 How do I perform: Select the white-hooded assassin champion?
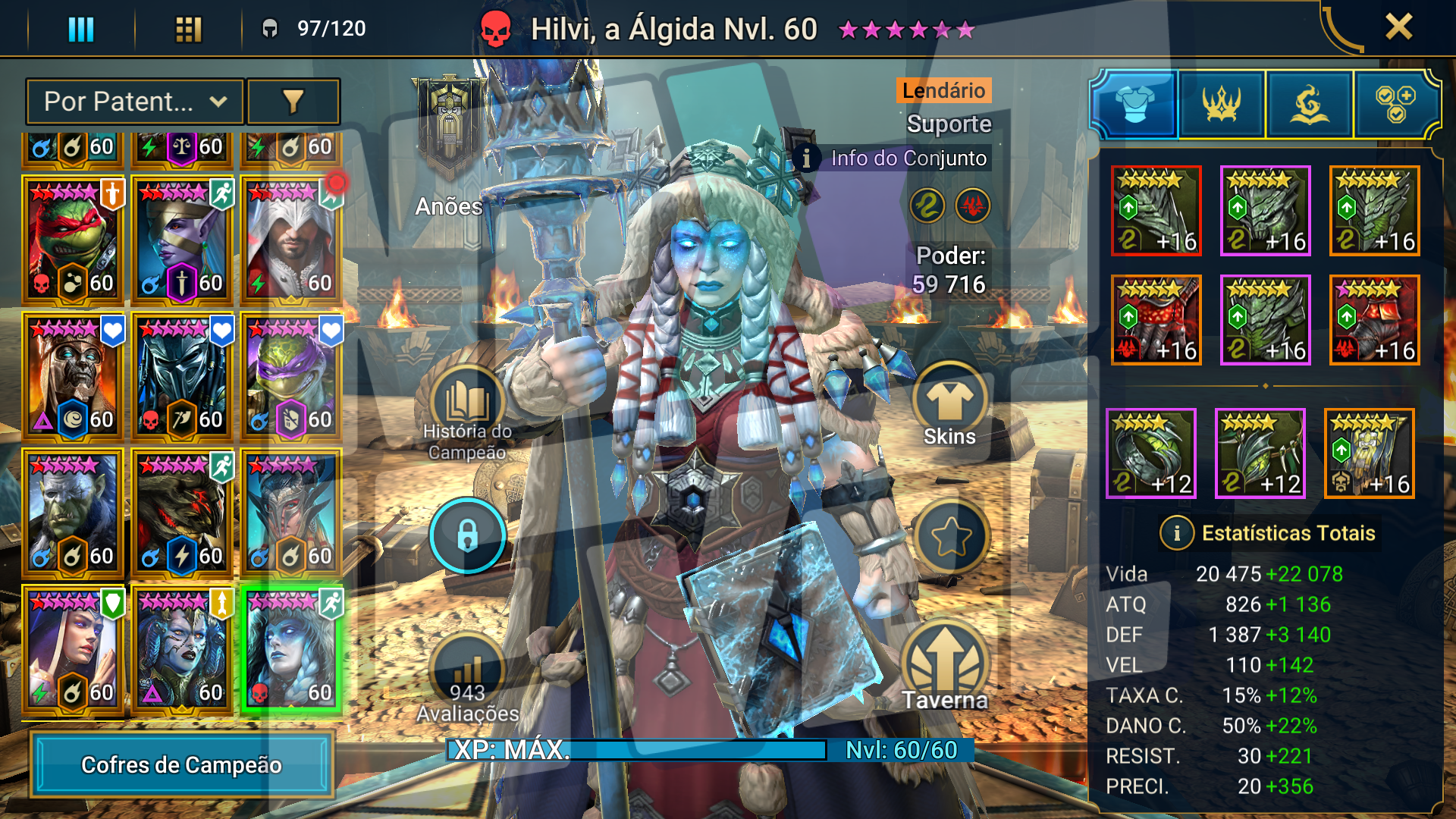pos(291,240)
